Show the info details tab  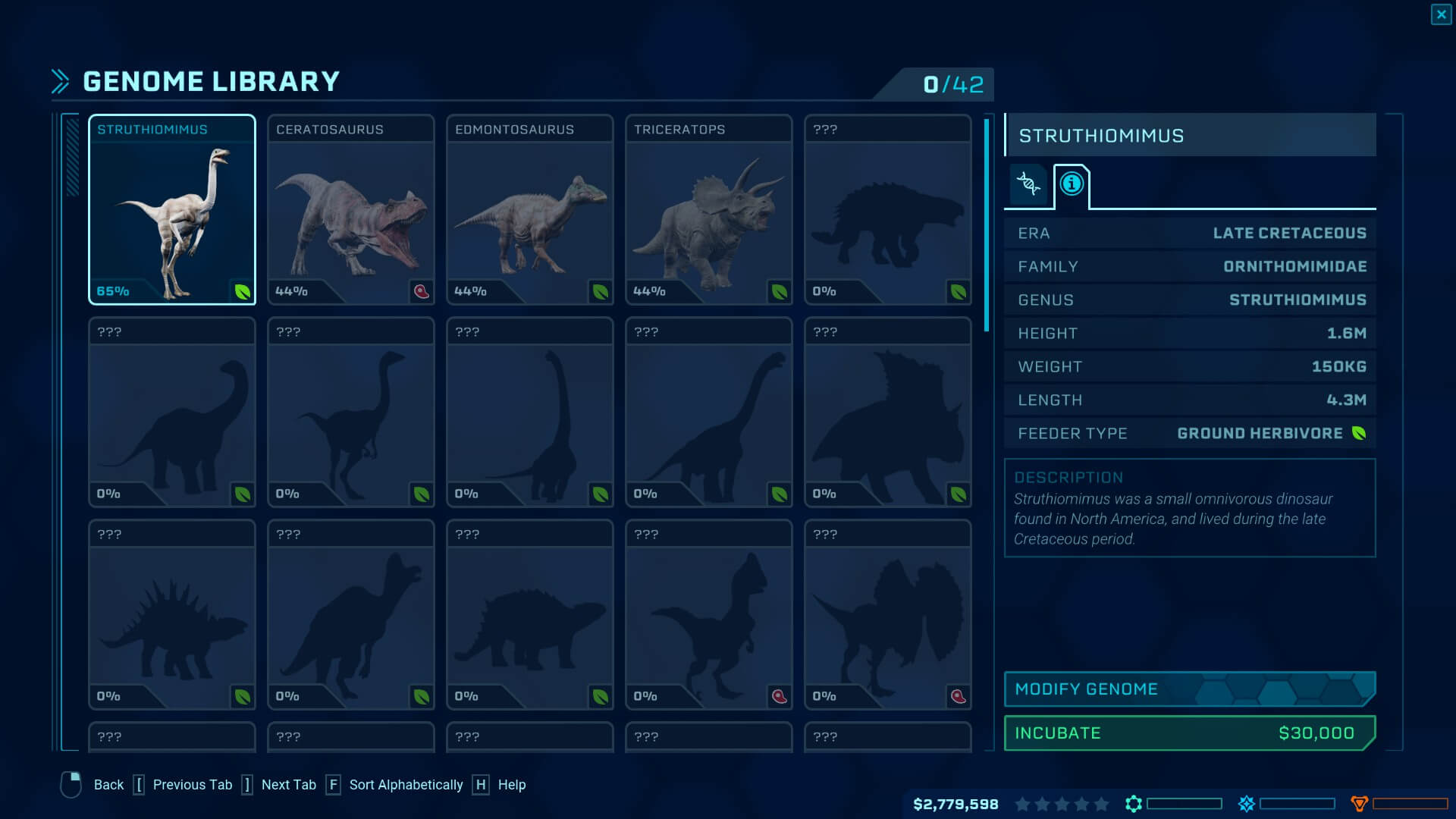pyautogui.click(x=1072, y=184)
